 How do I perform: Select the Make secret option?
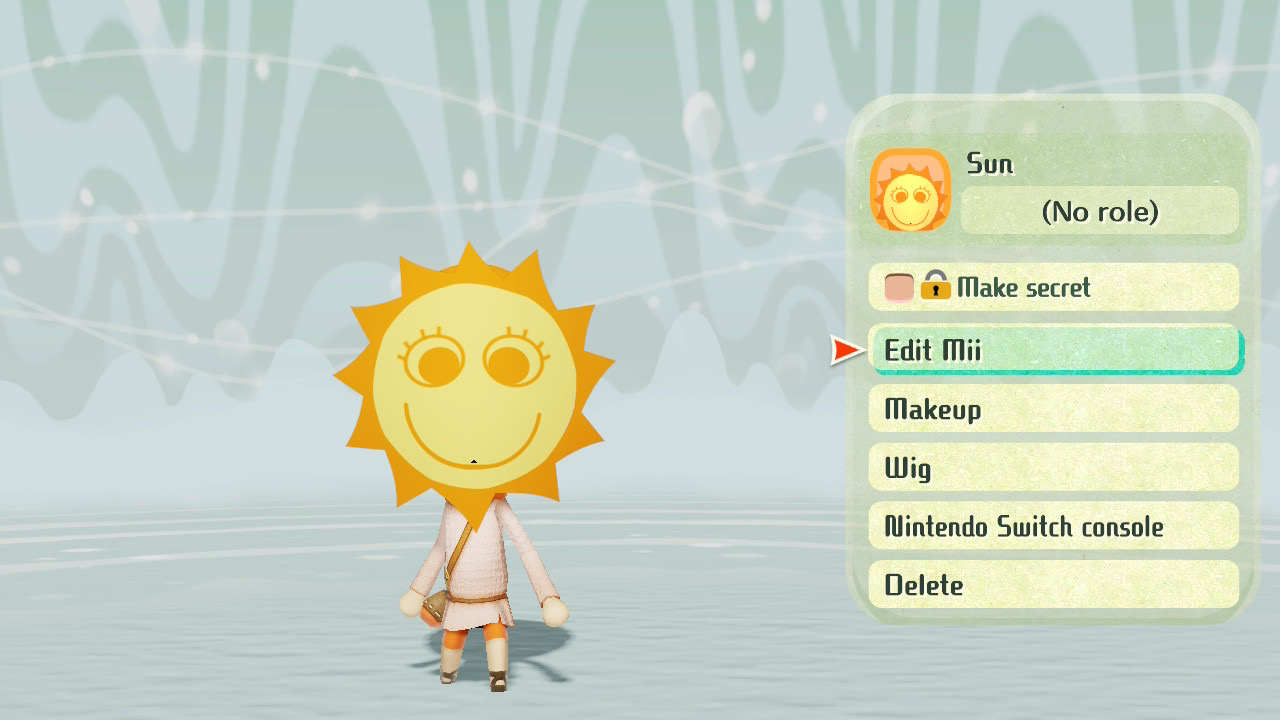click(1053, 288)
